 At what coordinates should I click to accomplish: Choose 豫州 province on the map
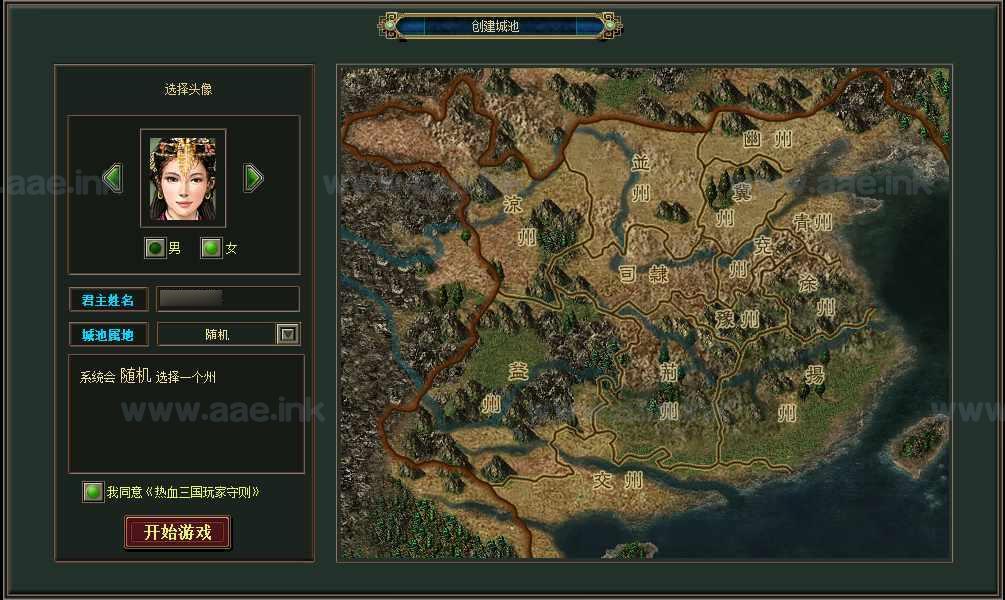point(737,320)
